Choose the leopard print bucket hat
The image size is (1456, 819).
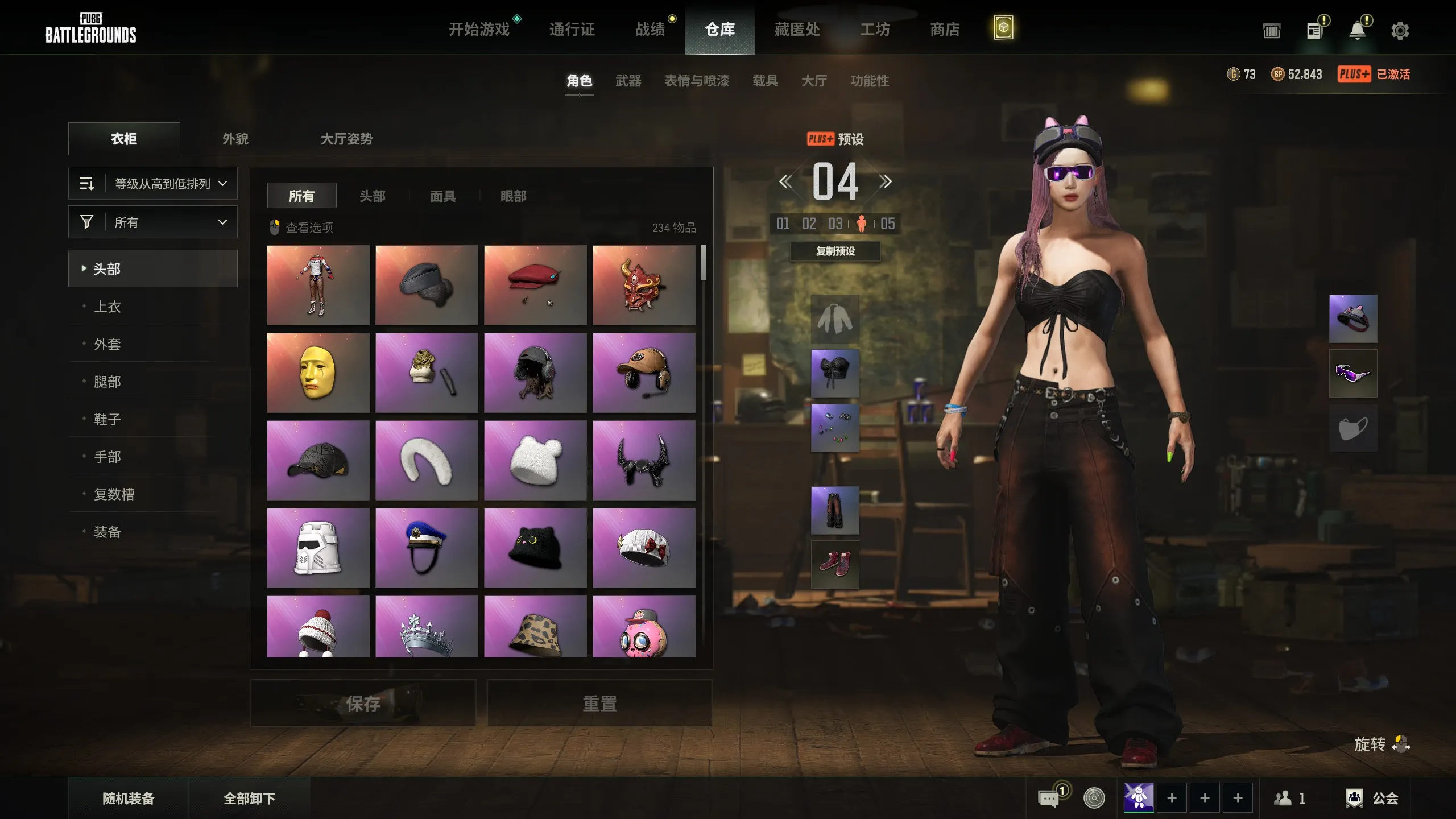(x=535, y=627)
